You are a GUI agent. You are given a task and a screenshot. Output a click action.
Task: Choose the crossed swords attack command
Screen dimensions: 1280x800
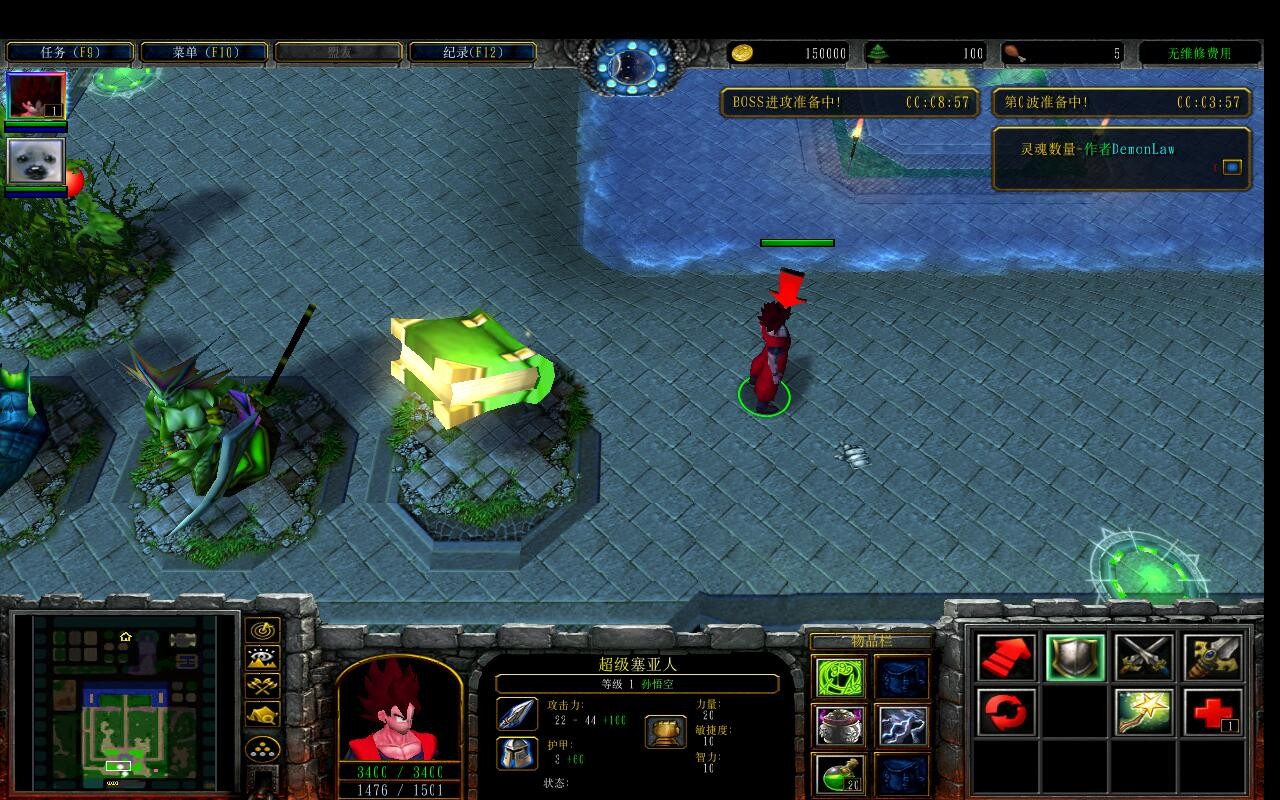click(1144, 658)
